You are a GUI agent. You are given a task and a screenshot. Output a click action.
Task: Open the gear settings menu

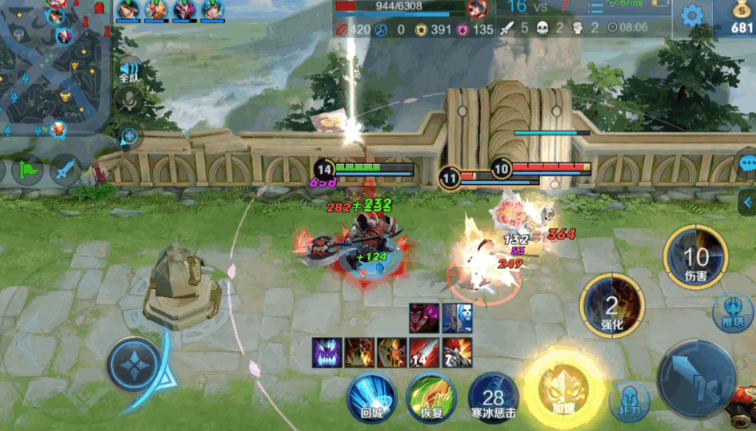click(691, 15)
